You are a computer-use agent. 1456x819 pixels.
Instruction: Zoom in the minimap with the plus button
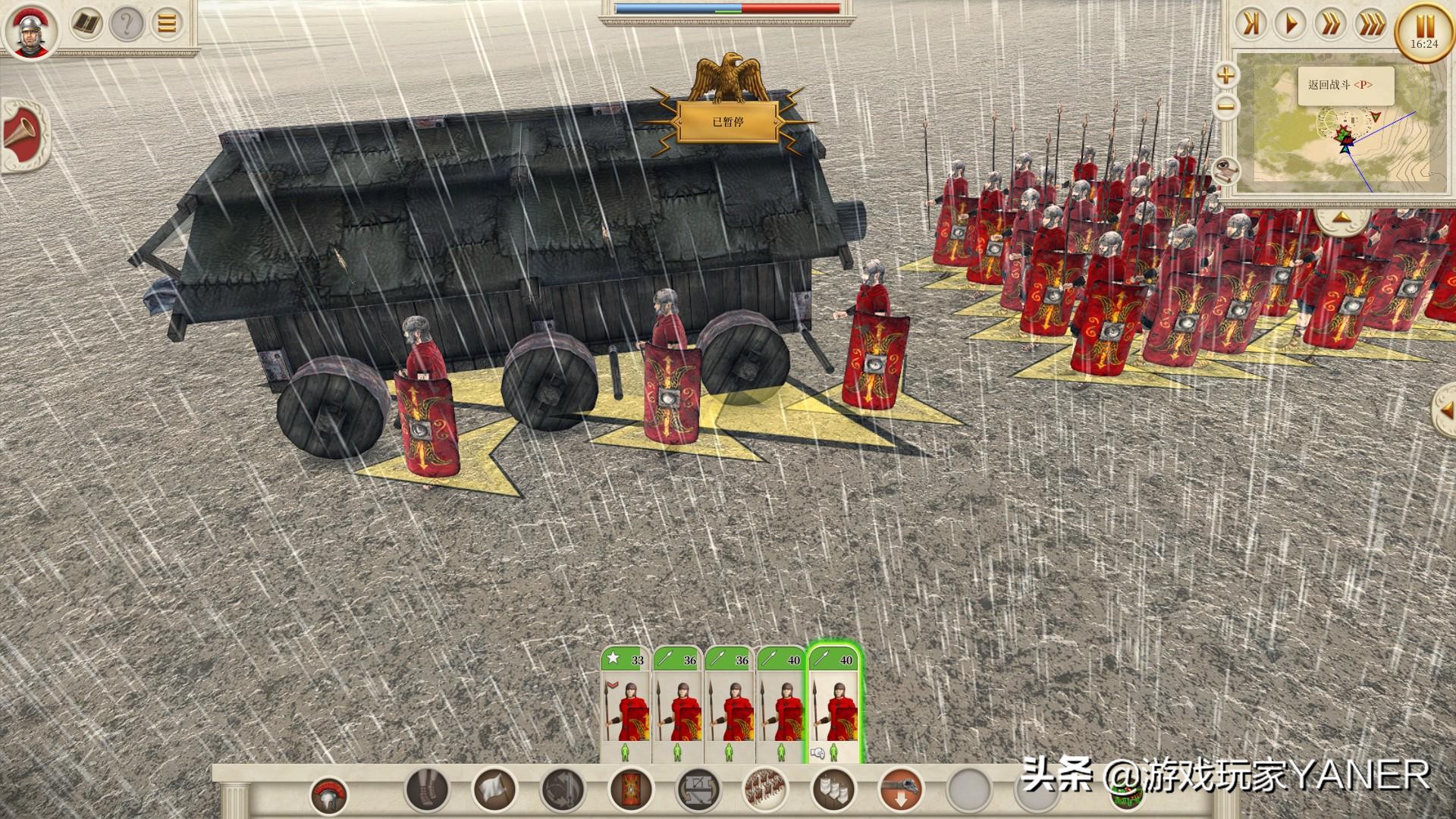click(1225, 76)
